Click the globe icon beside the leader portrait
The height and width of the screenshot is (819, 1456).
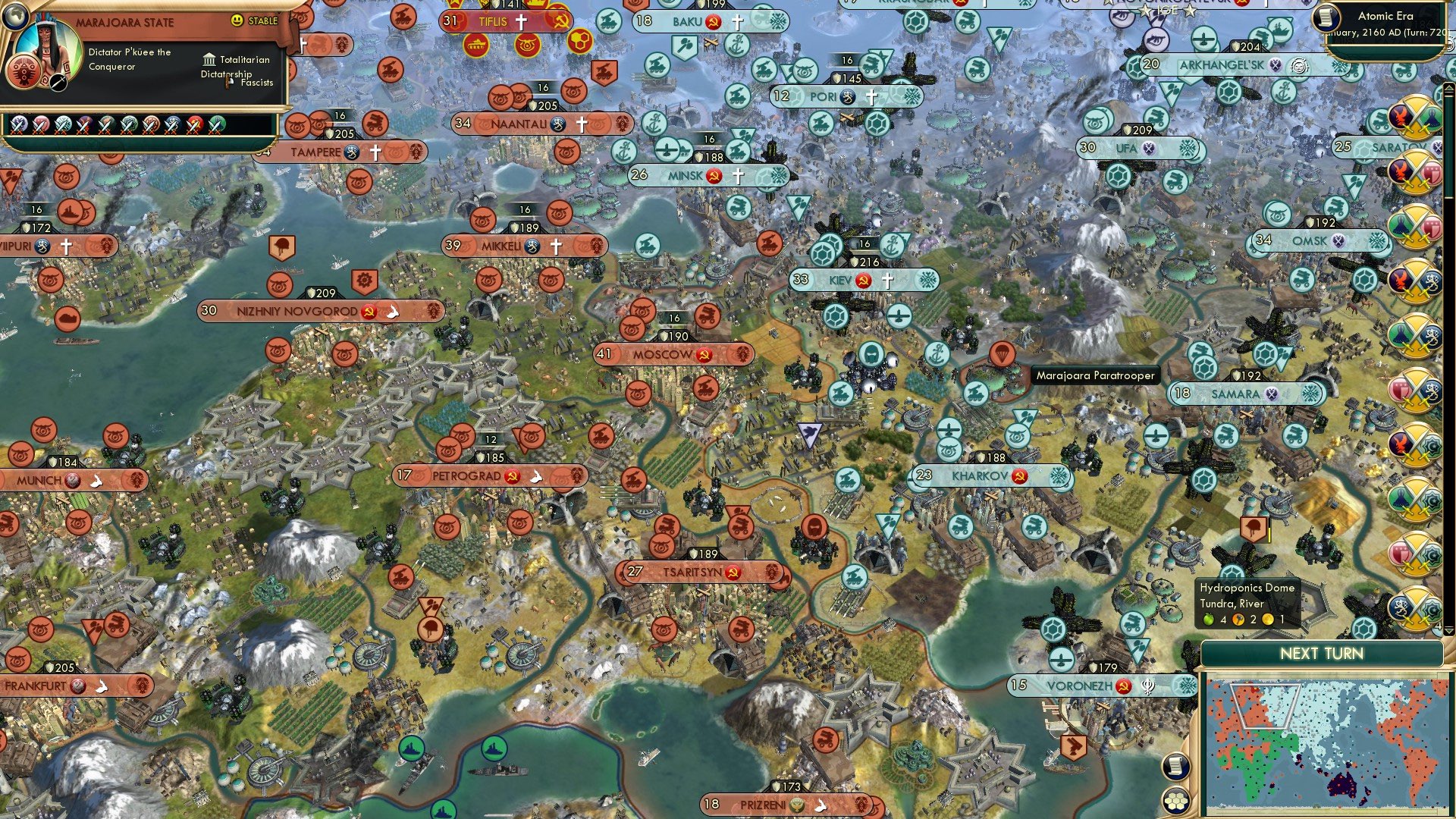click(17, 17)
